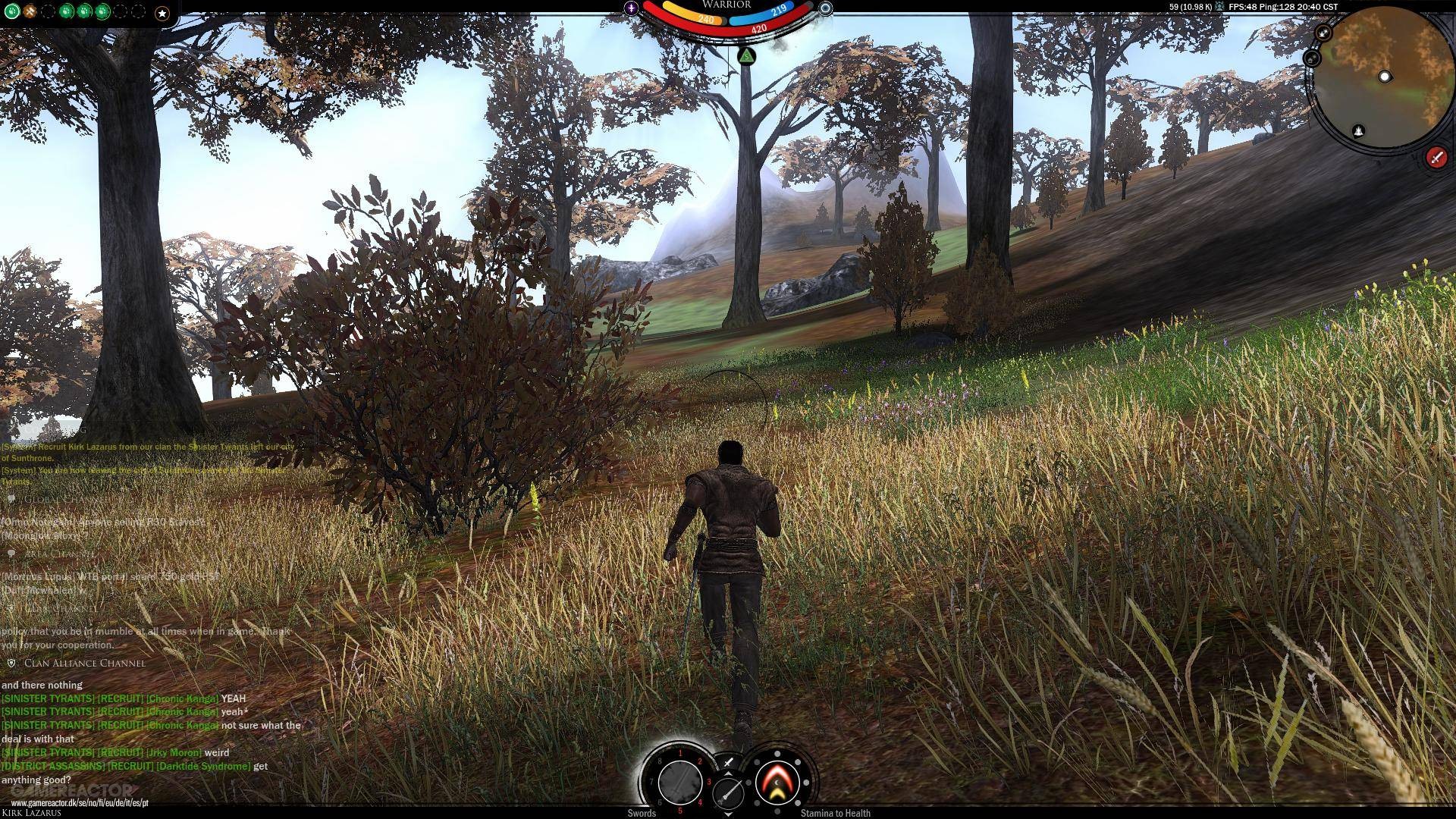Select the star icon on the top hotbar
Image resolution: width=1456 pixels, height=819 pixels.
coord(162,12)
